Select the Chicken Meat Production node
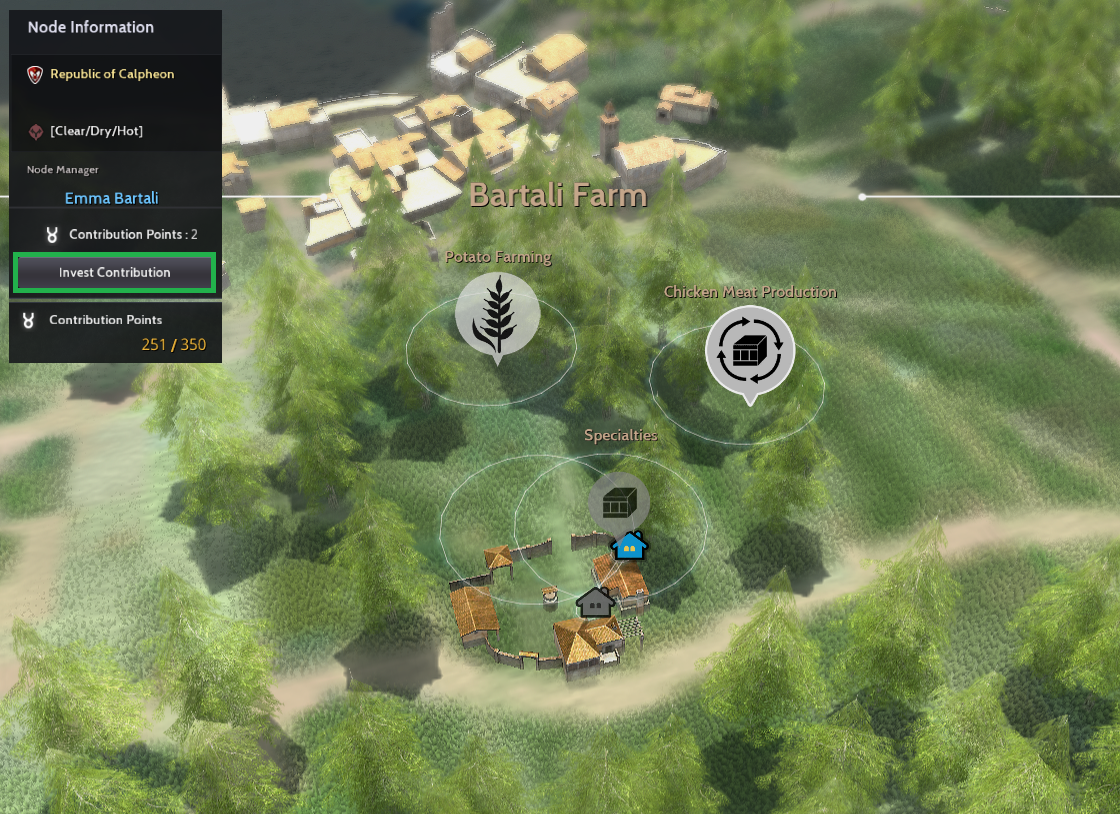1120x814 pixels. [x=750, y=351]
